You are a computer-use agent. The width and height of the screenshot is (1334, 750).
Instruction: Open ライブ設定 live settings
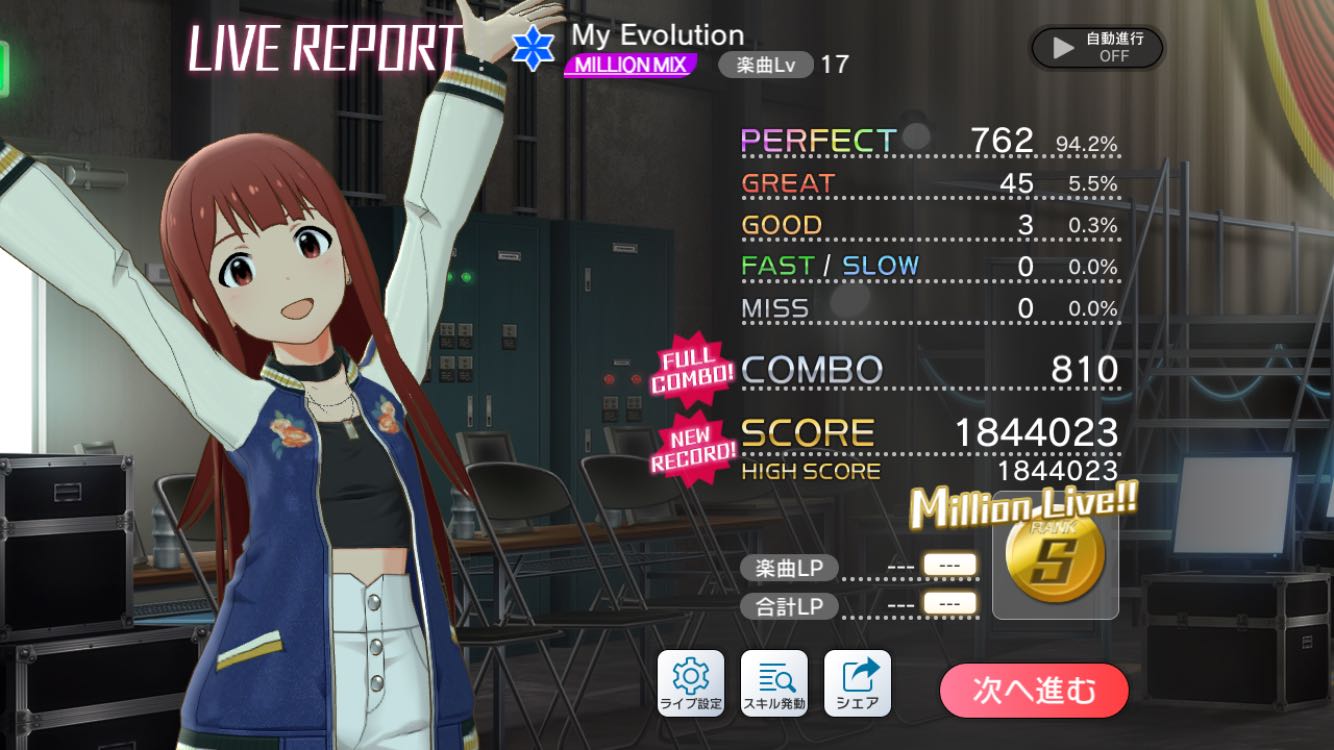click(690, 683)
